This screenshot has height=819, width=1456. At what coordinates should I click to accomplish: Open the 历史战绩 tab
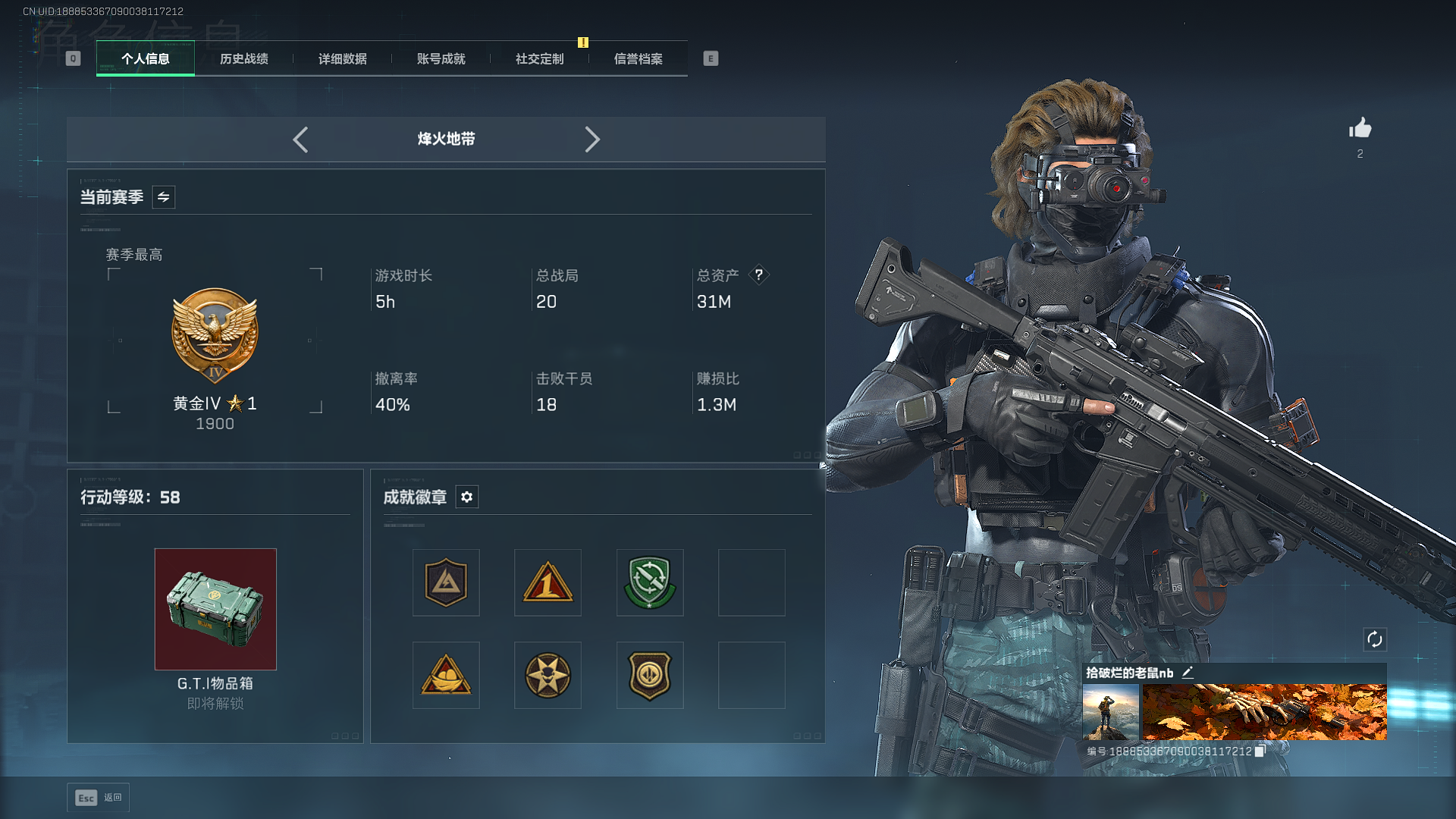243,58
